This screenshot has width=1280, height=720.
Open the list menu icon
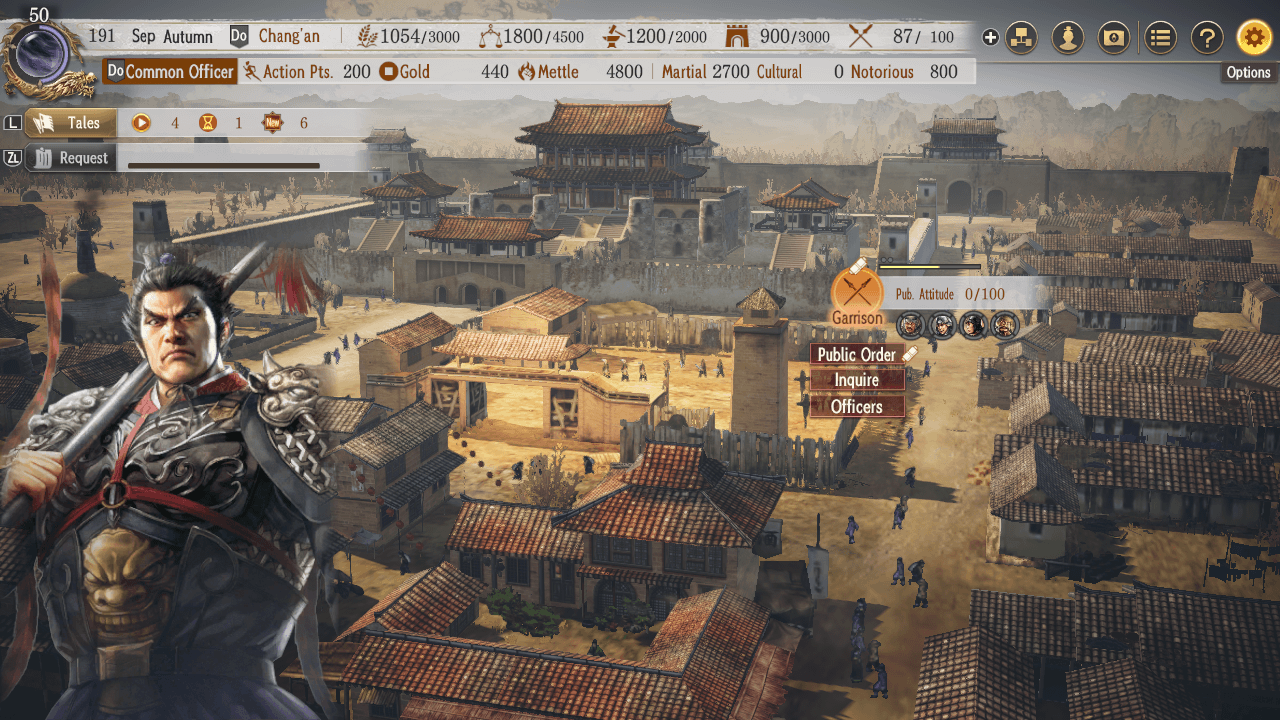click(x=1160, y=38)
